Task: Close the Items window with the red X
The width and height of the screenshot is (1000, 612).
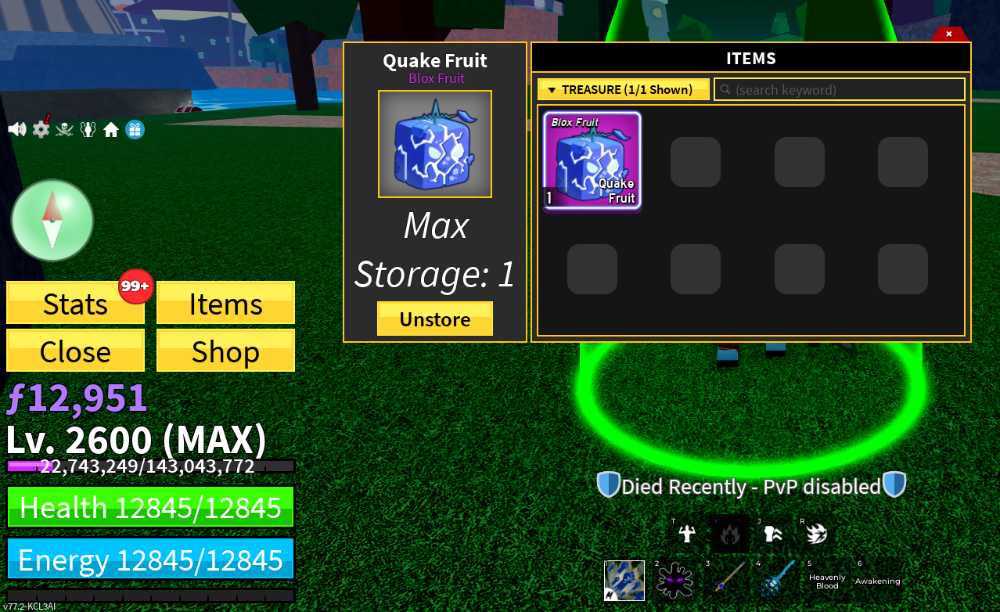Action: [949, 34]
